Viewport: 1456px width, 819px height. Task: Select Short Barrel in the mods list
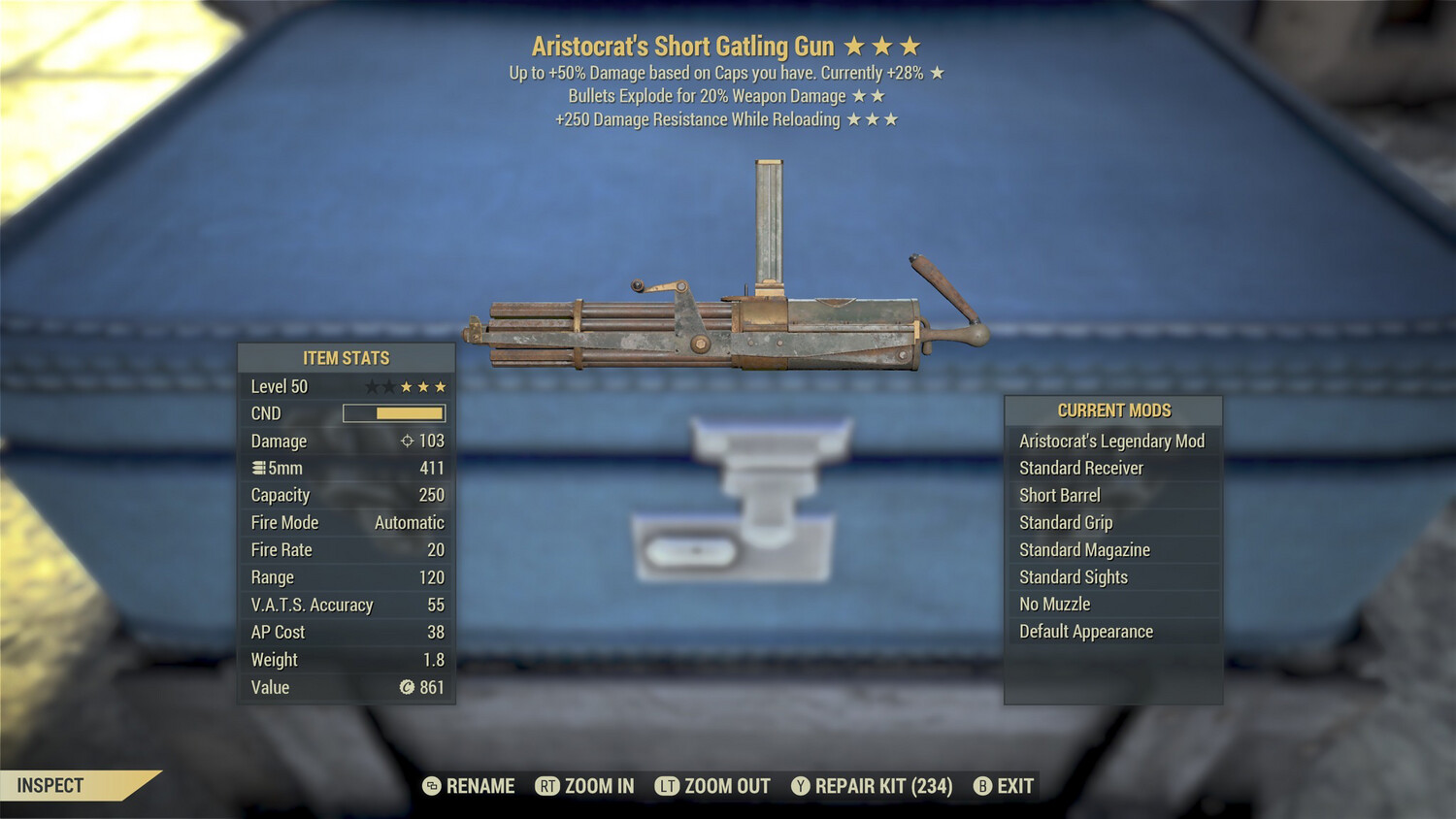[1061, 495]
